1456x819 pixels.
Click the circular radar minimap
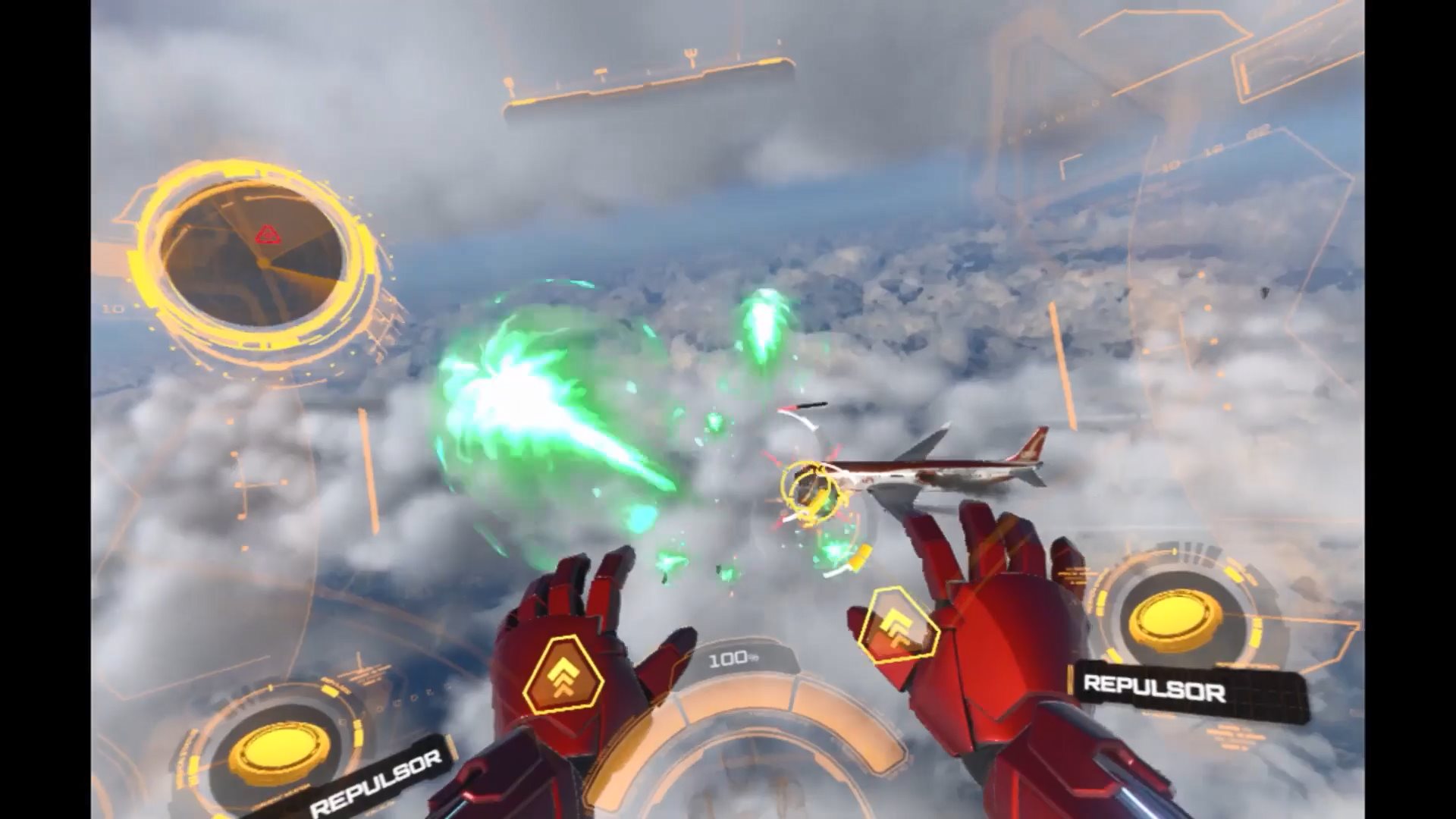[x=253, y=259]
